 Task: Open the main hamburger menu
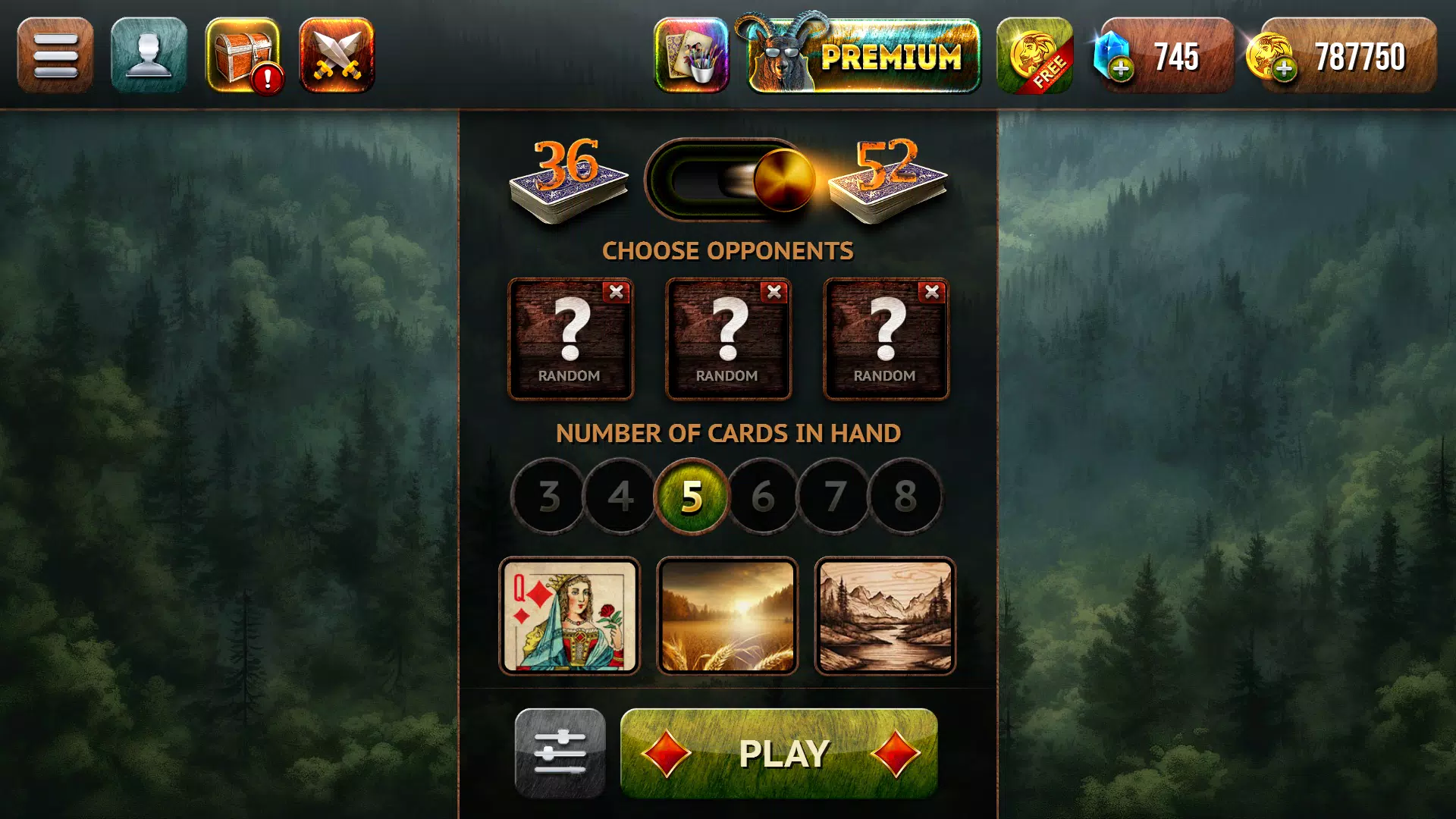click(x=55, y=55)
